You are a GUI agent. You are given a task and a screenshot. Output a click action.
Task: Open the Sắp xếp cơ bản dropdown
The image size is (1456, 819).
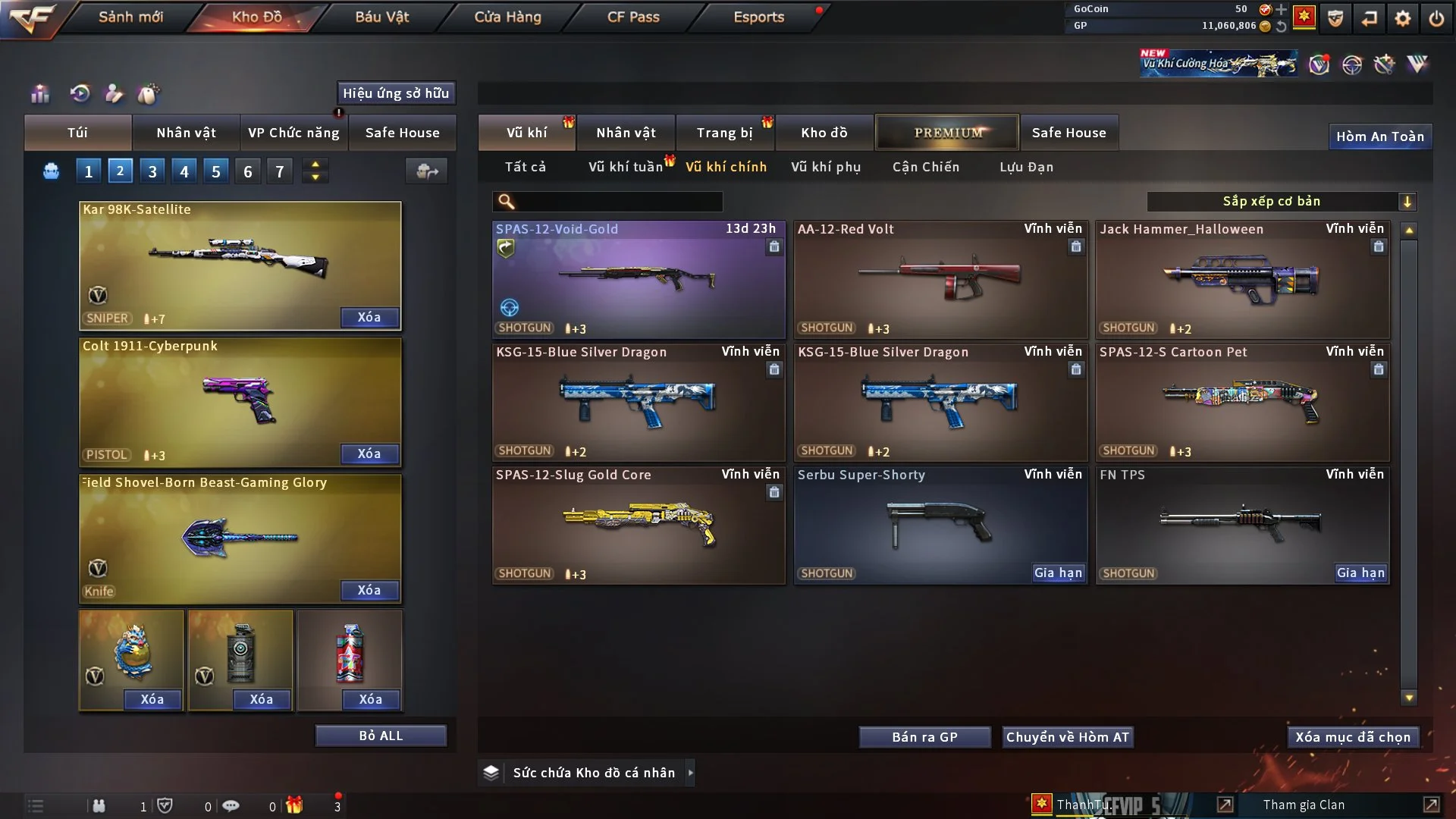click(1281, 201)
